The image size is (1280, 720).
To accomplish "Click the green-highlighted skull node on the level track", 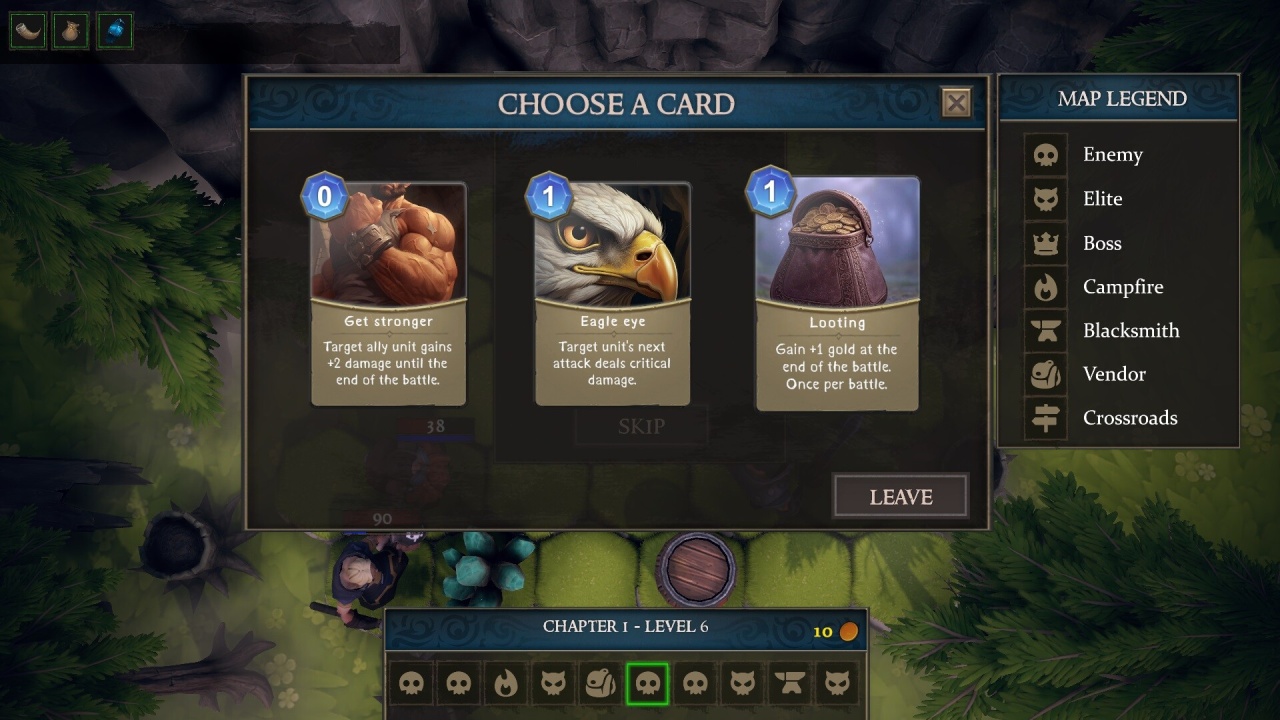I will pos(647,684).
